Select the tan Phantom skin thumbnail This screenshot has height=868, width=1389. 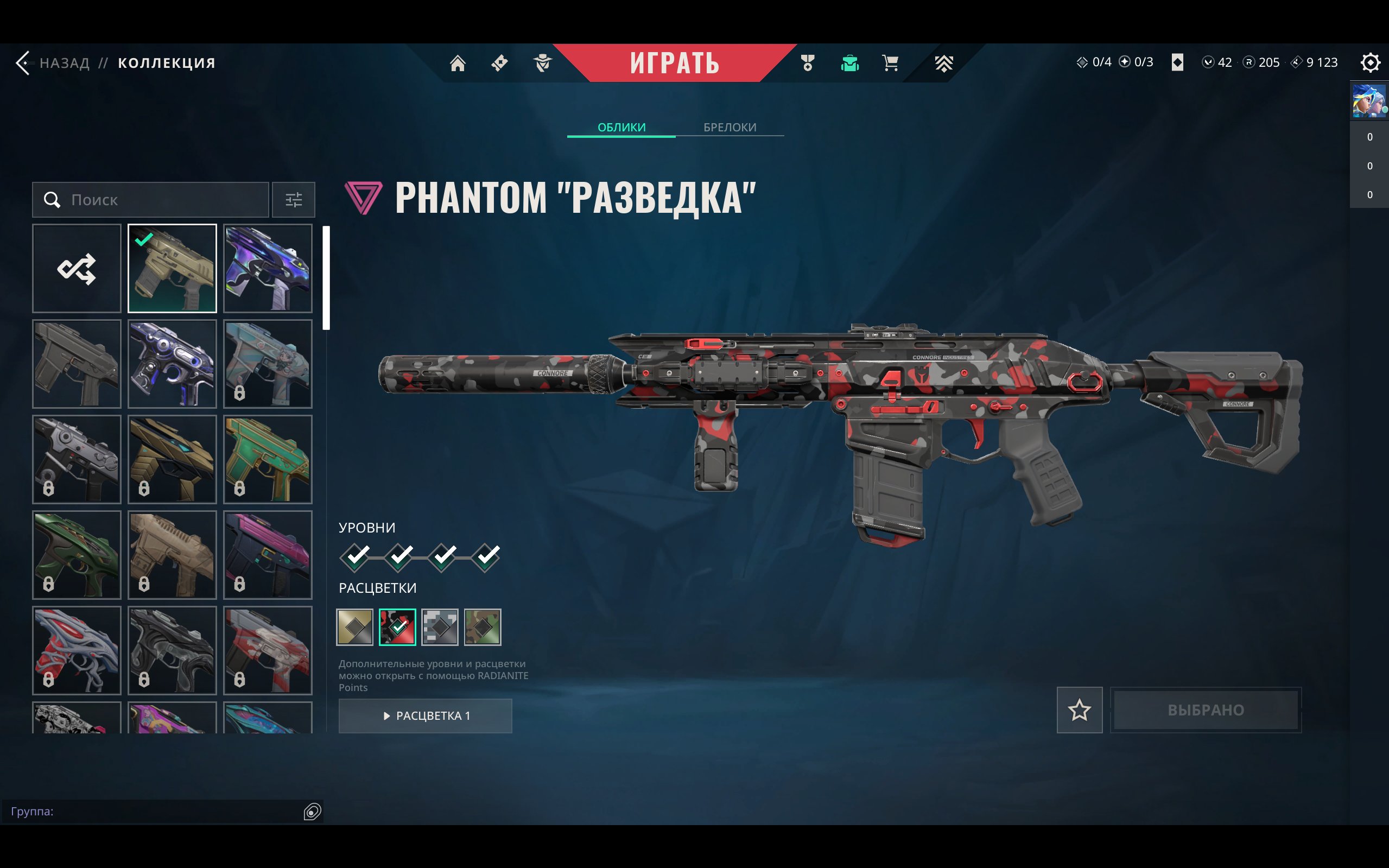click(172, 269)
